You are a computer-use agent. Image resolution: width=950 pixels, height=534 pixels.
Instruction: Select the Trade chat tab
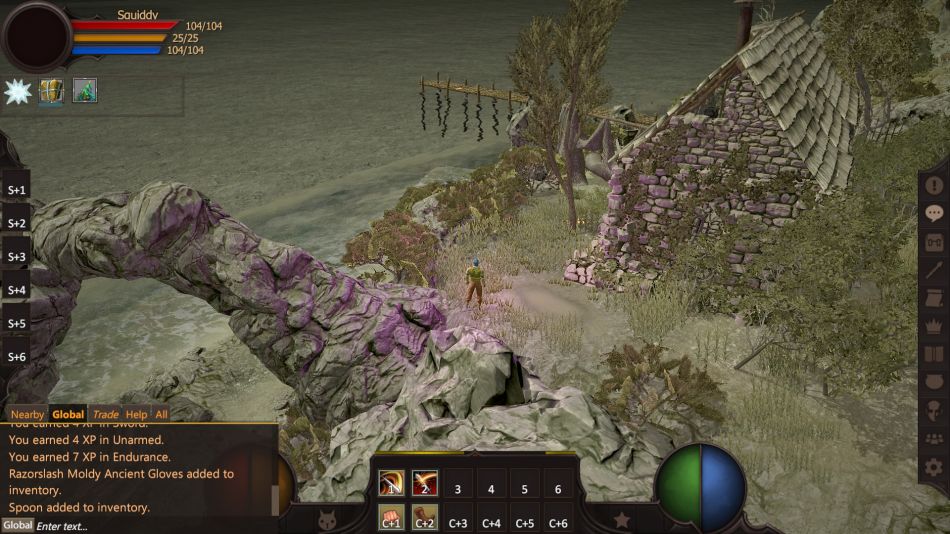[x=105, y=414]
